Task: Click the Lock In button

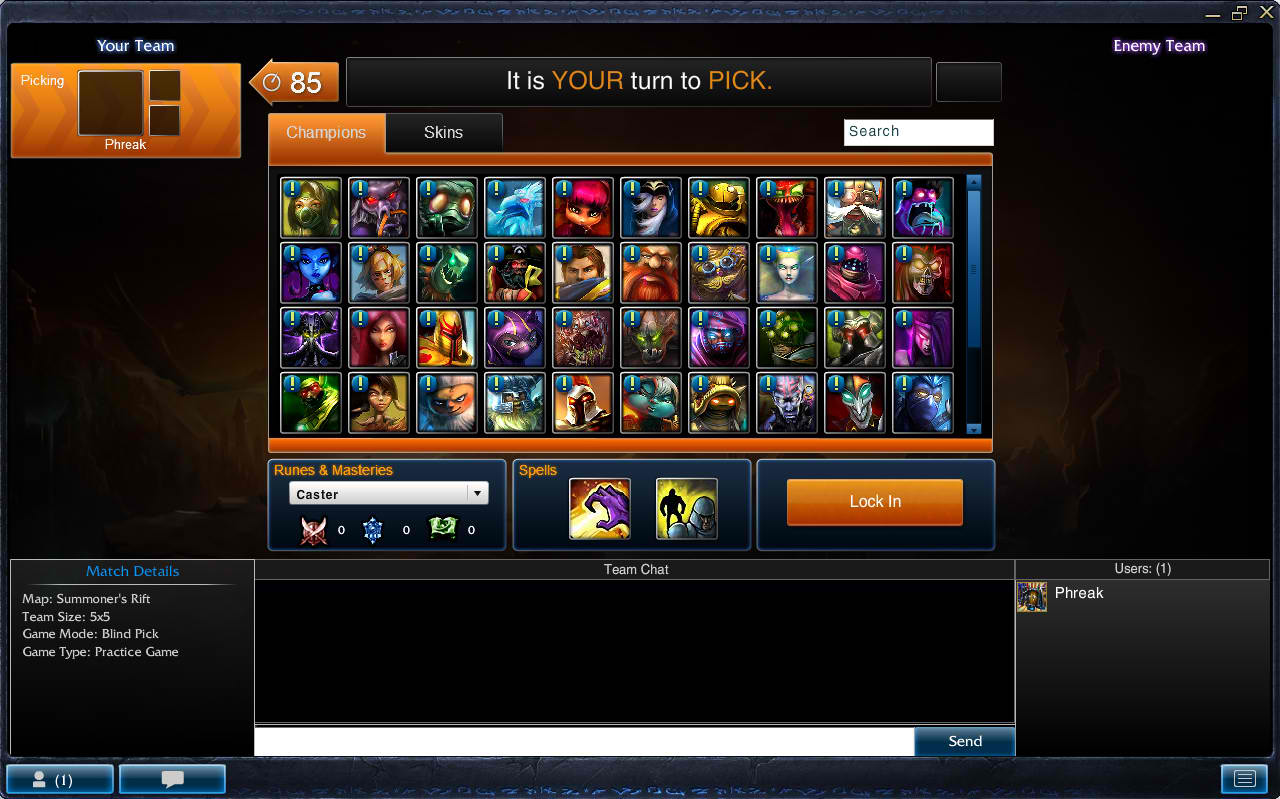Action: (874, 501)
